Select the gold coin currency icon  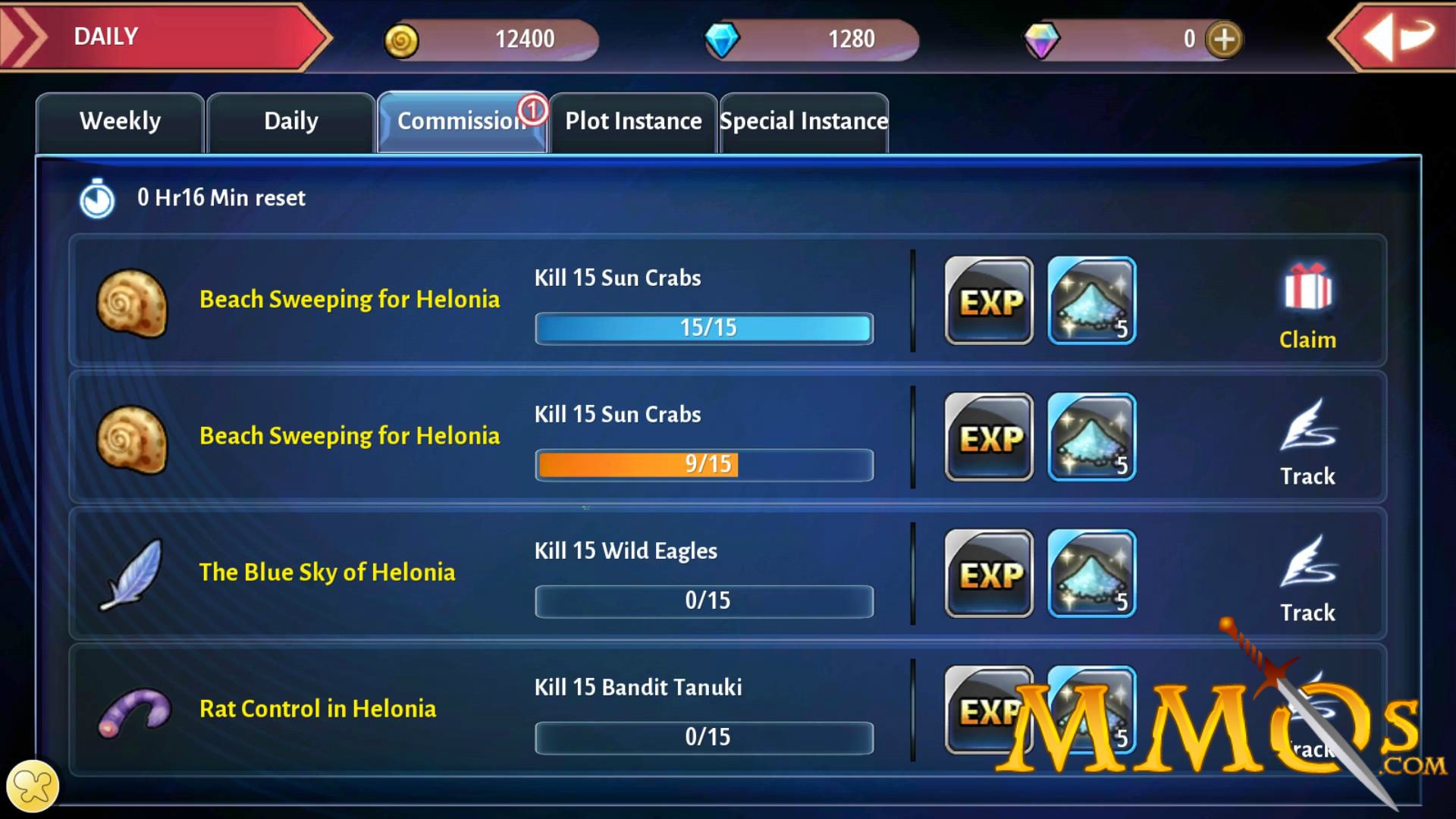click(x=401, y=39)
